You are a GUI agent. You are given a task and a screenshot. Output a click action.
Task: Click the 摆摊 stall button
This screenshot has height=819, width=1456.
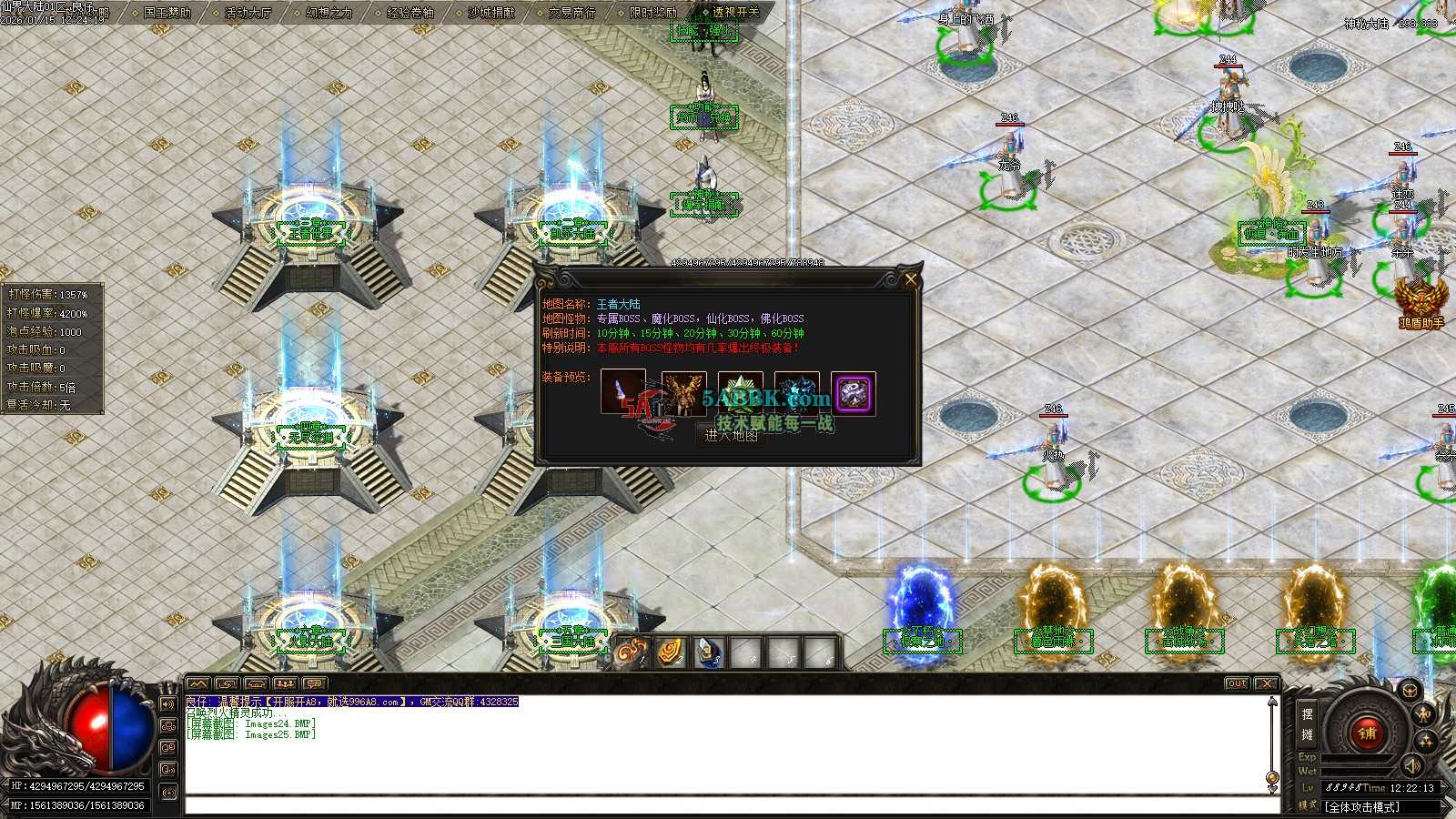(x=1307, y=724)
